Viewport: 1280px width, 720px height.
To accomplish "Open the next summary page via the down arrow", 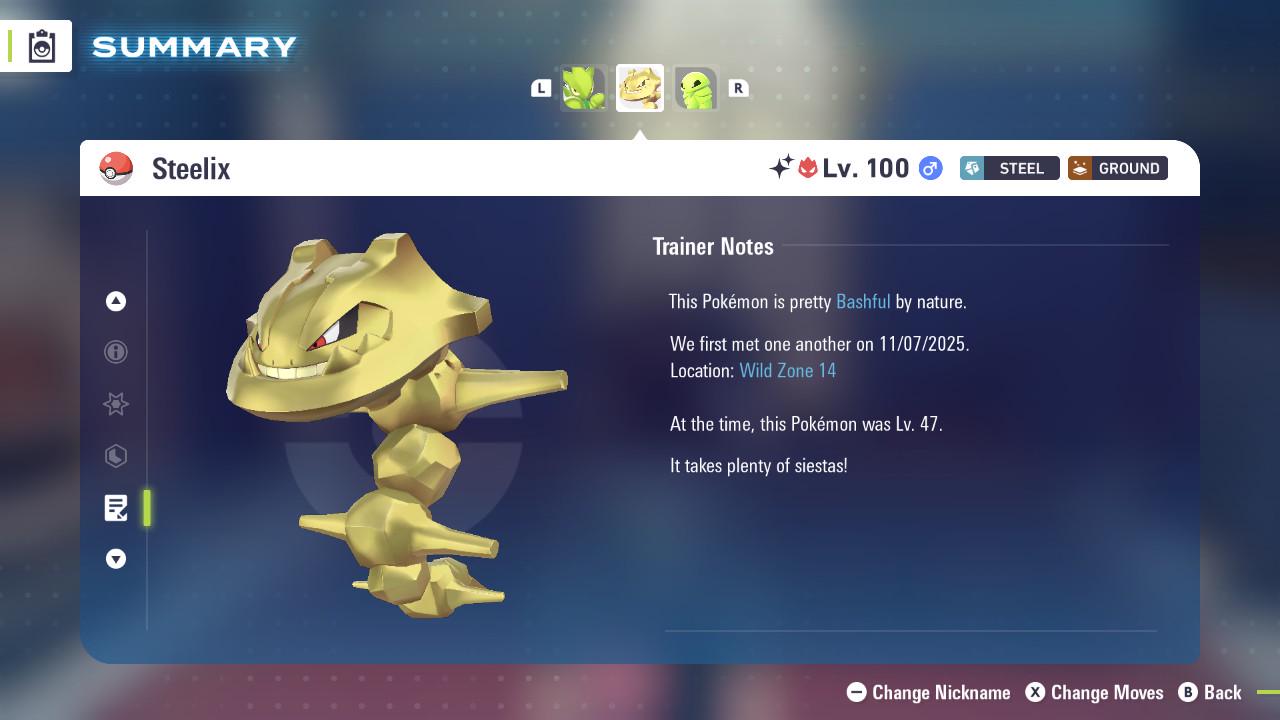I will [116, 559].
